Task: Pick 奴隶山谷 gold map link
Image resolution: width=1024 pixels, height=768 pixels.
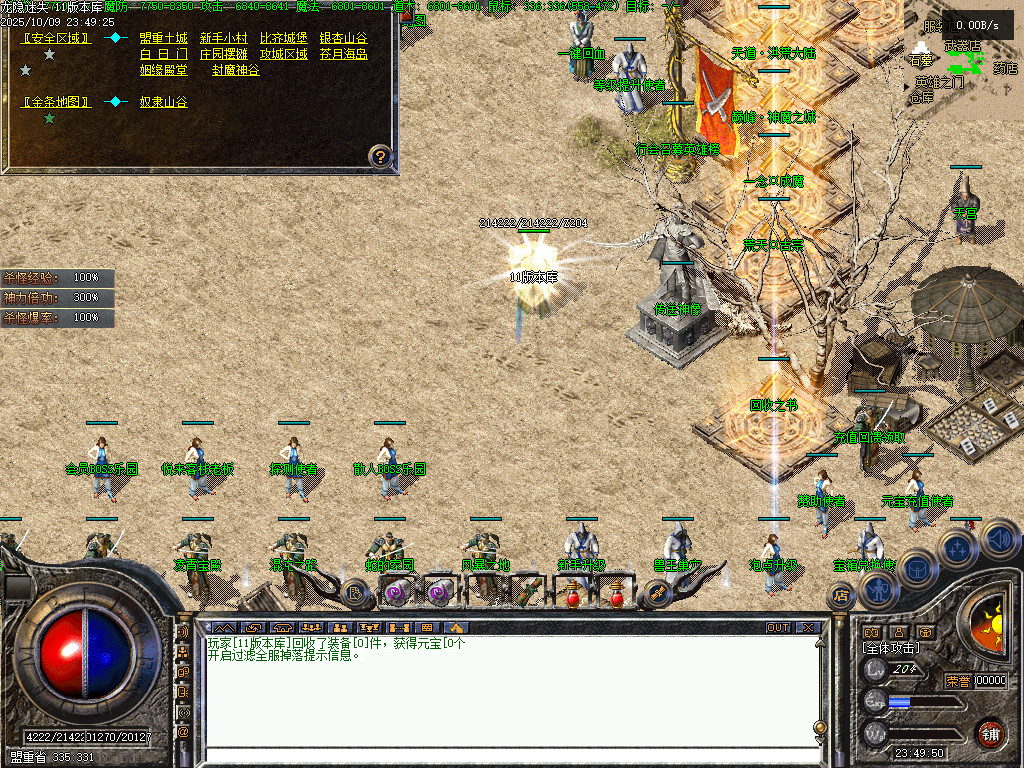Action: 163,102
